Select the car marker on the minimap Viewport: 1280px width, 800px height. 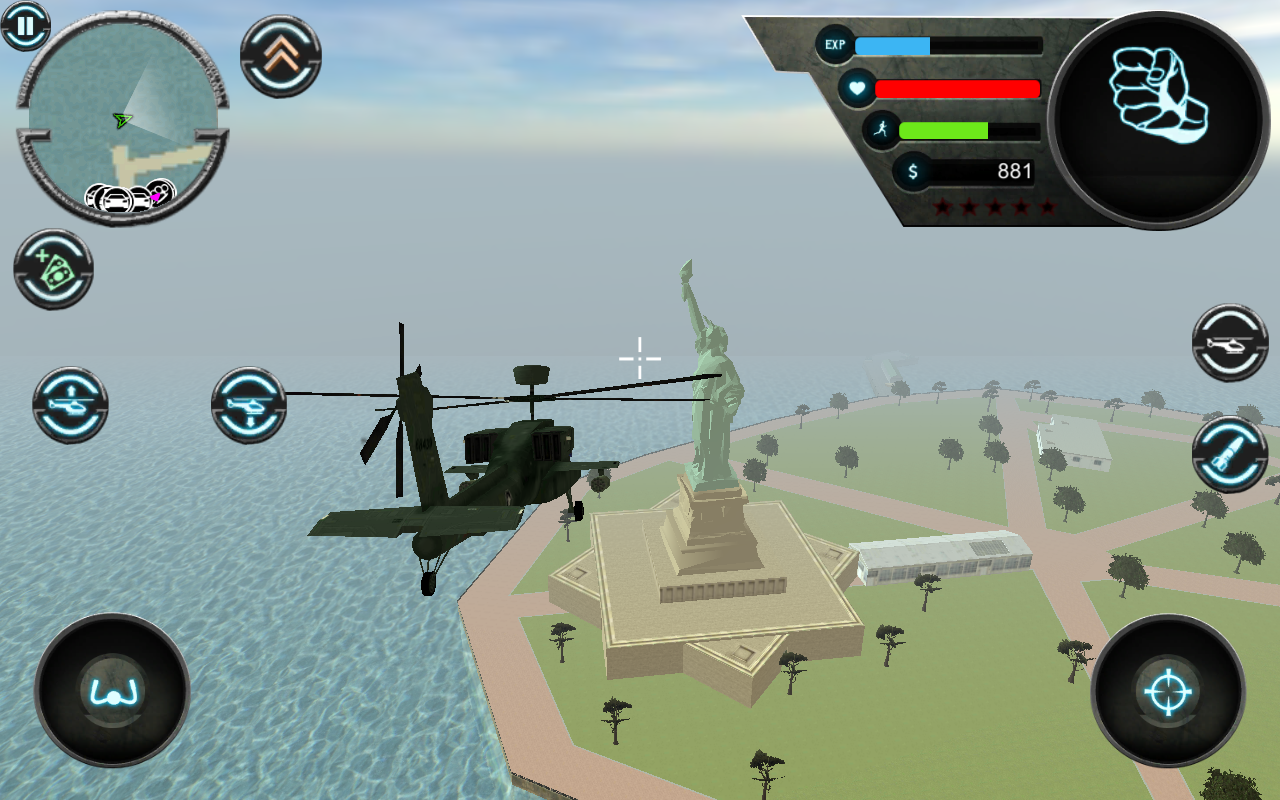[115, 196]
